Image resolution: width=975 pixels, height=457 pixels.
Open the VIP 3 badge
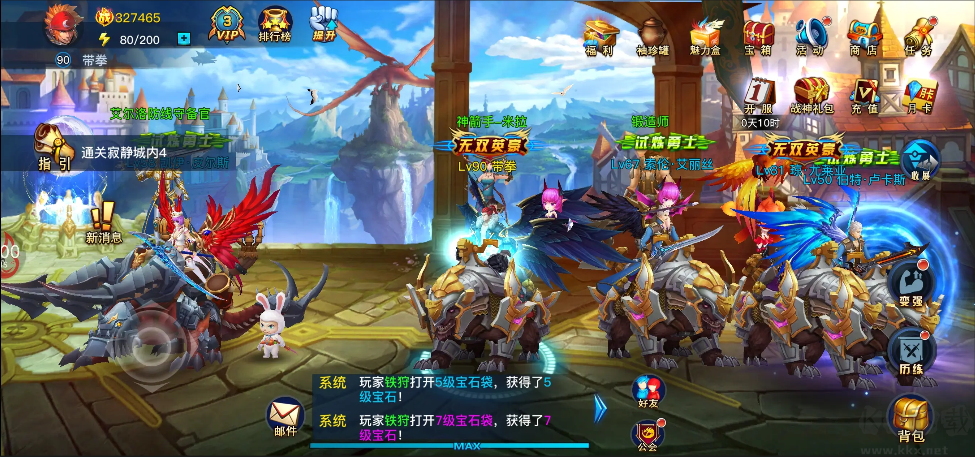pos(227,24)
